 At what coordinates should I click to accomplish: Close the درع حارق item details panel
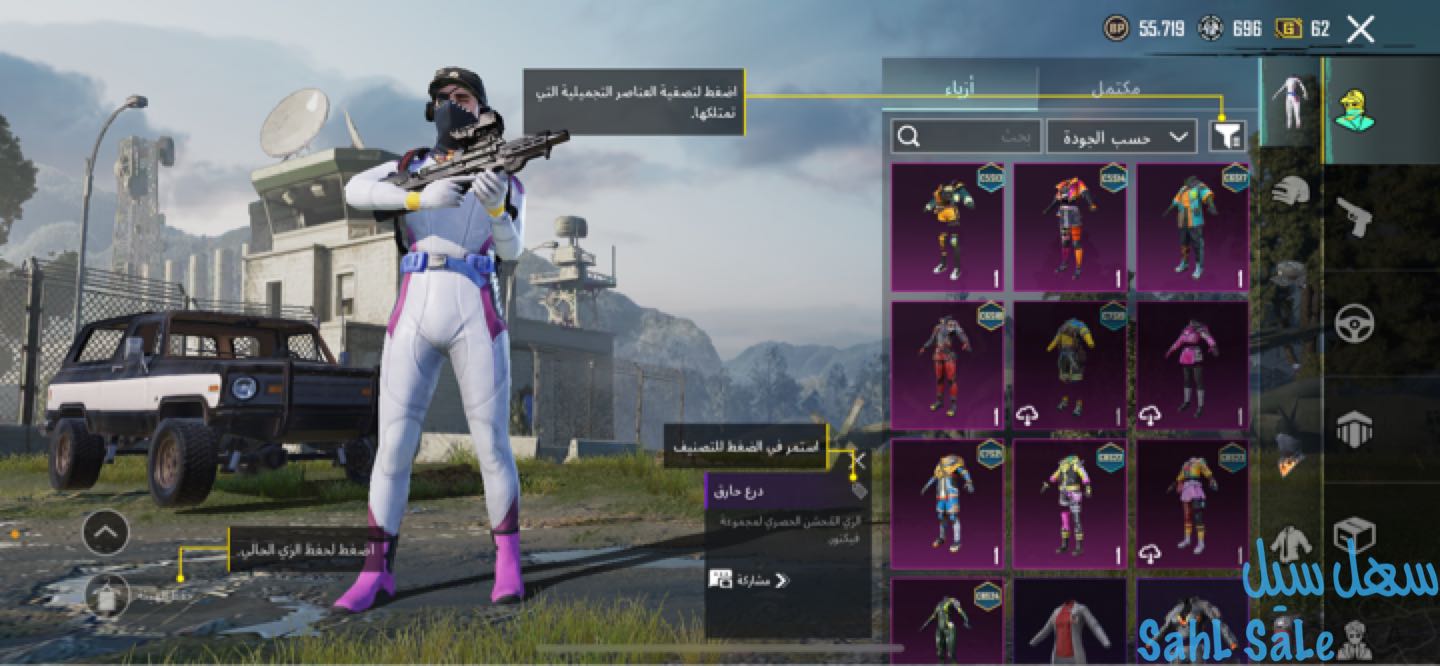tap(858, 461)
